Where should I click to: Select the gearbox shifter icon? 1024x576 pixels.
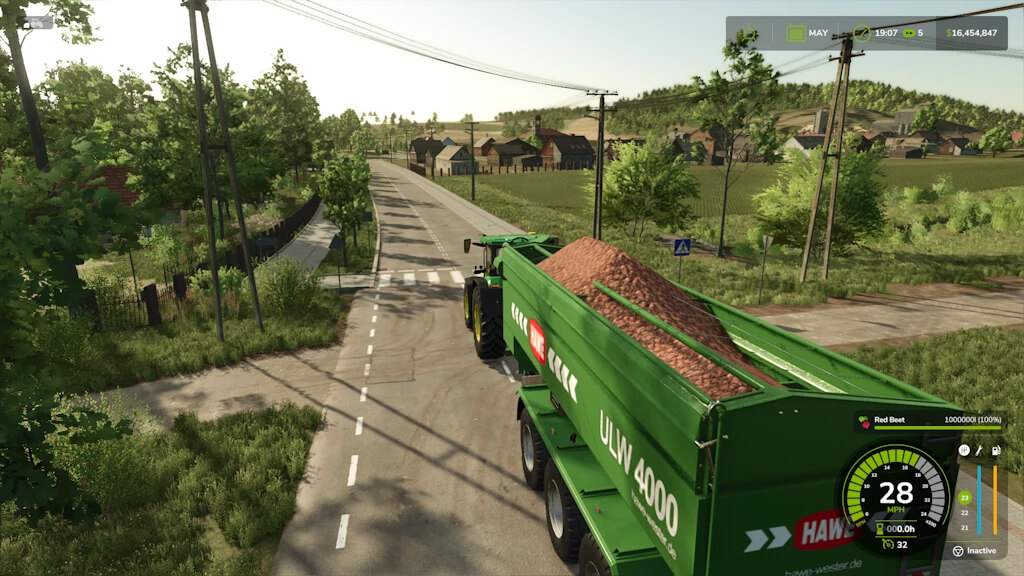point(964,451)
